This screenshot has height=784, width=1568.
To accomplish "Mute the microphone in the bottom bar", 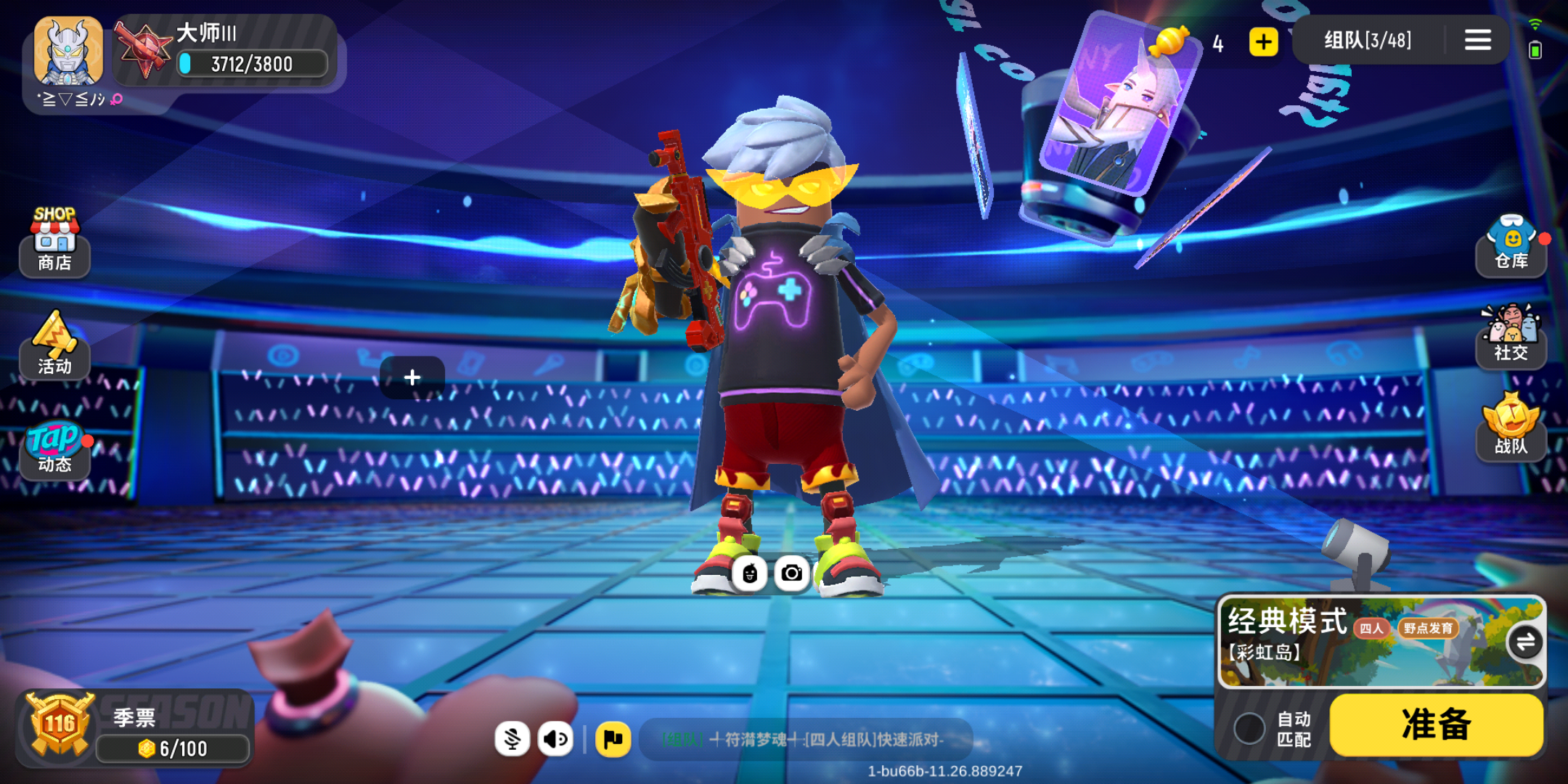I will 513,738.
